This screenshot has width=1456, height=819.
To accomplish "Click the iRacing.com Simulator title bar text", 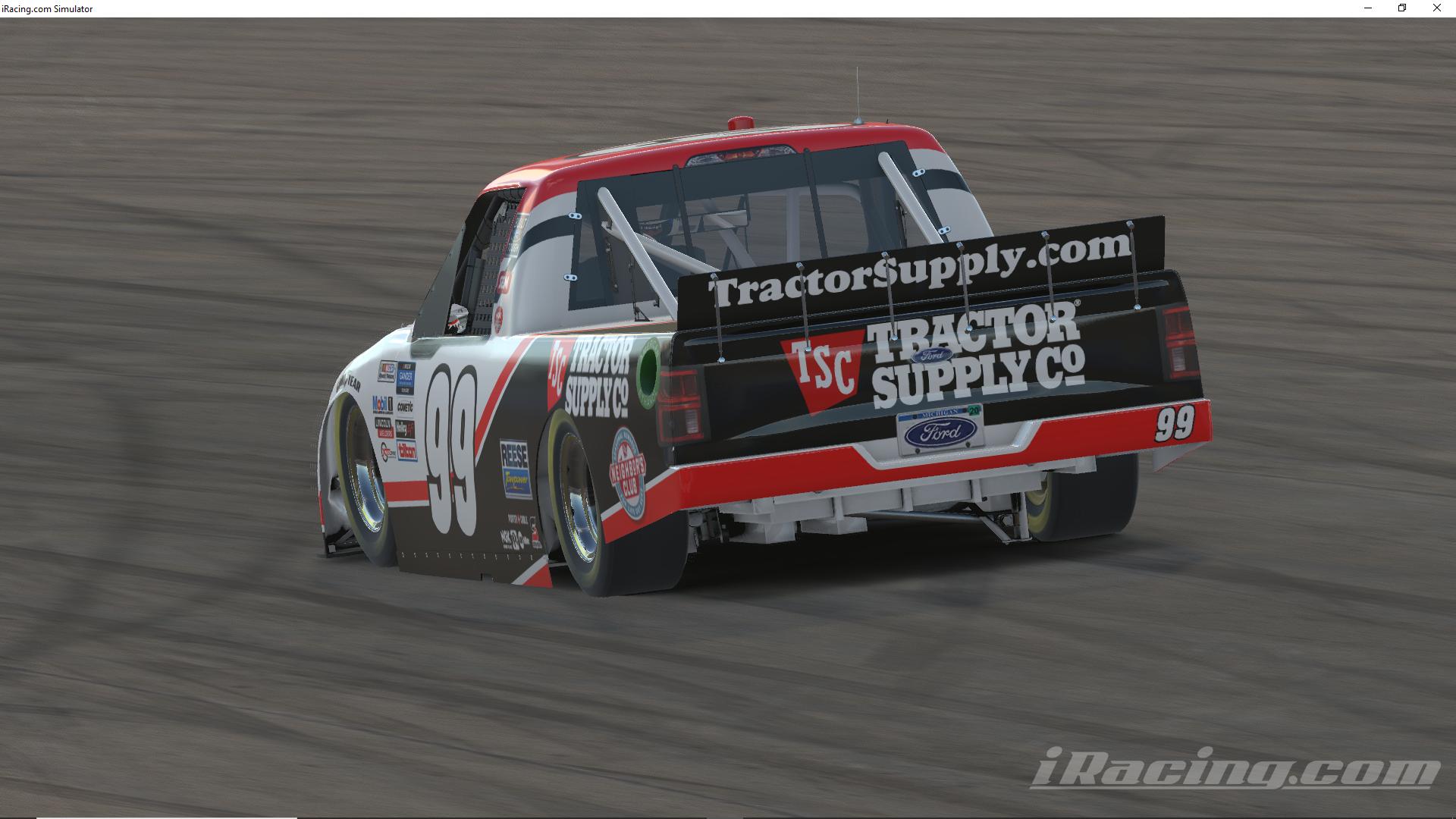I will (48, 8).
